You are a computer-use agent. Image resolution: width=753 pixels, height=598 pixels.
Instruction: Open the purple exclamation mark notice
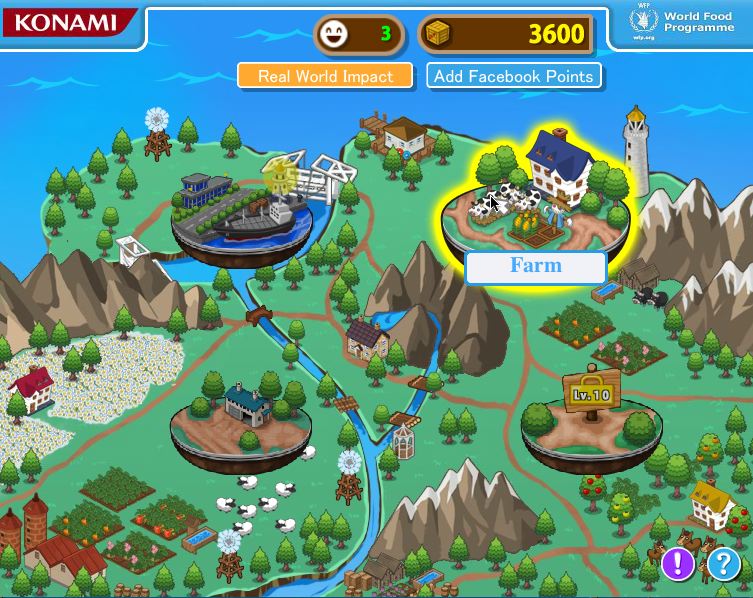click(678, 563)
